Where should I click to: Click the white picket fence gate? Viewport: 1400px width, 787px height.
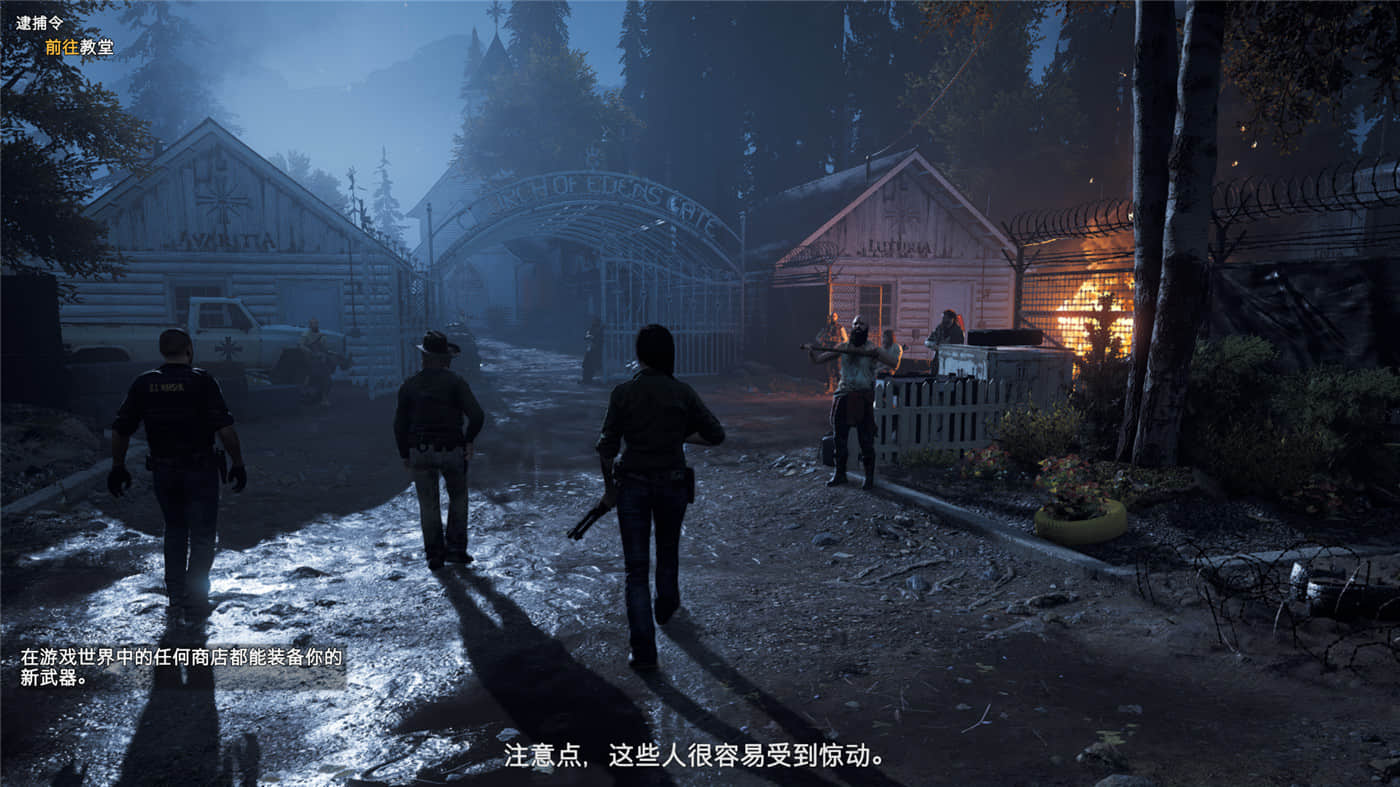tap(930, 420)
